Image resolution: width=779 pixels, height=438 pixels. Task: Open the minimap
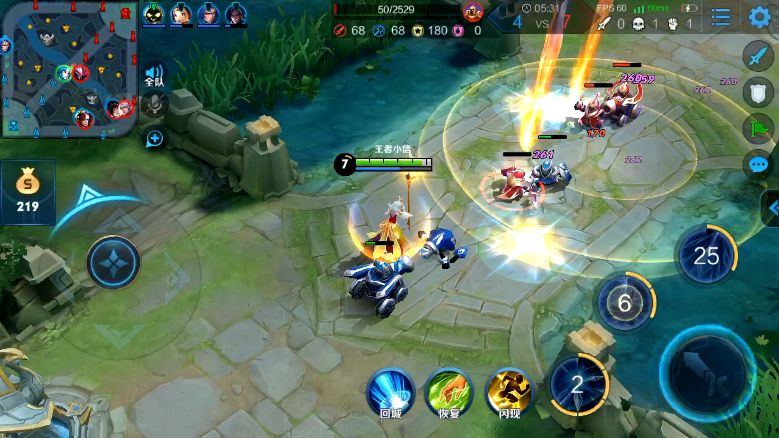[68, 68]
